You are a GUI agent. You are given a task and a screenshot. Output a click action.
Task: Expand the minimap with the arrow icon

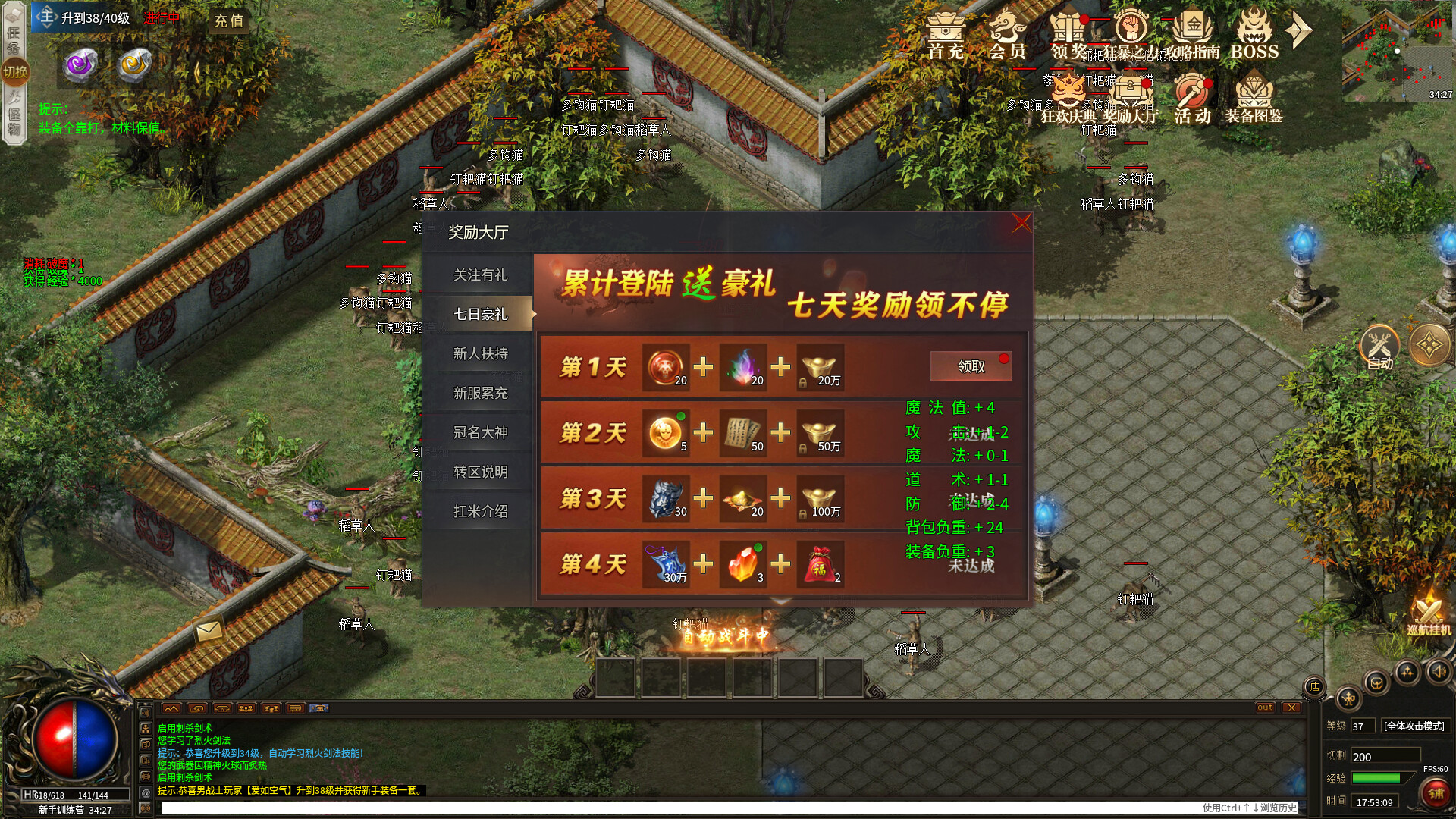[1300, 29]
